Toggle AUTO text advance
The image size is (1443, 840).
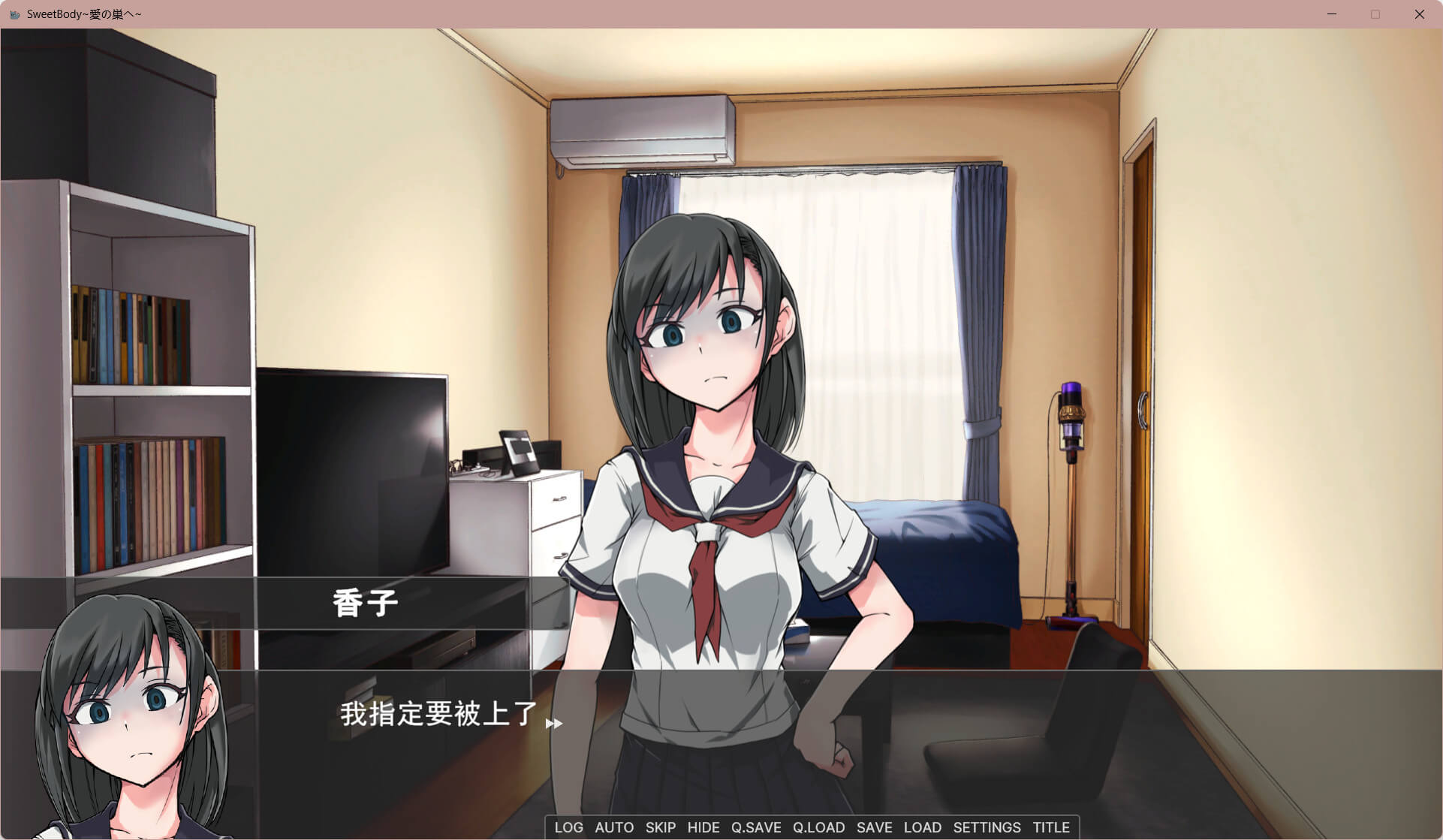[x=614, y=827]
